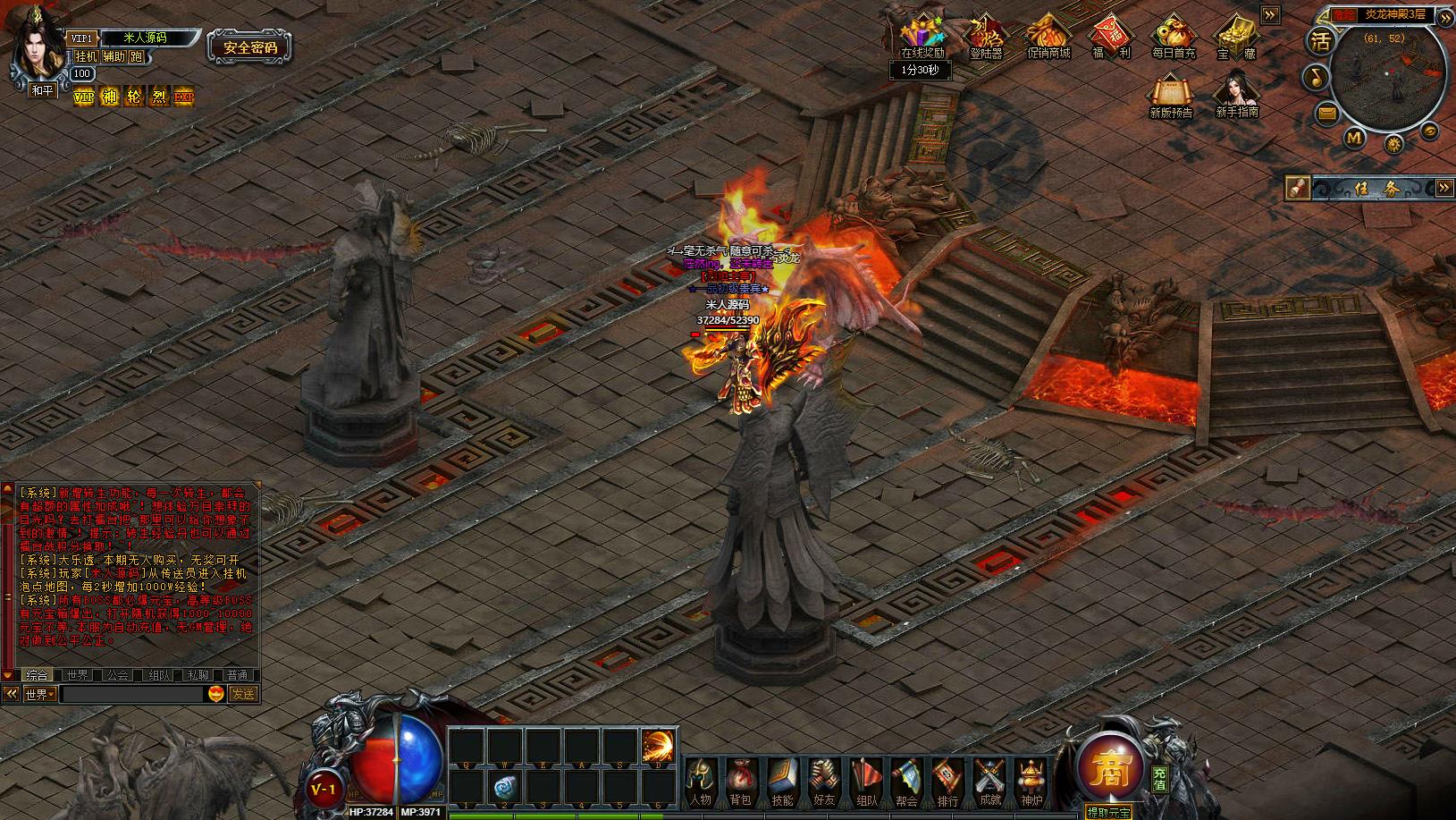Focus the chat text input field

coord(132,694)
